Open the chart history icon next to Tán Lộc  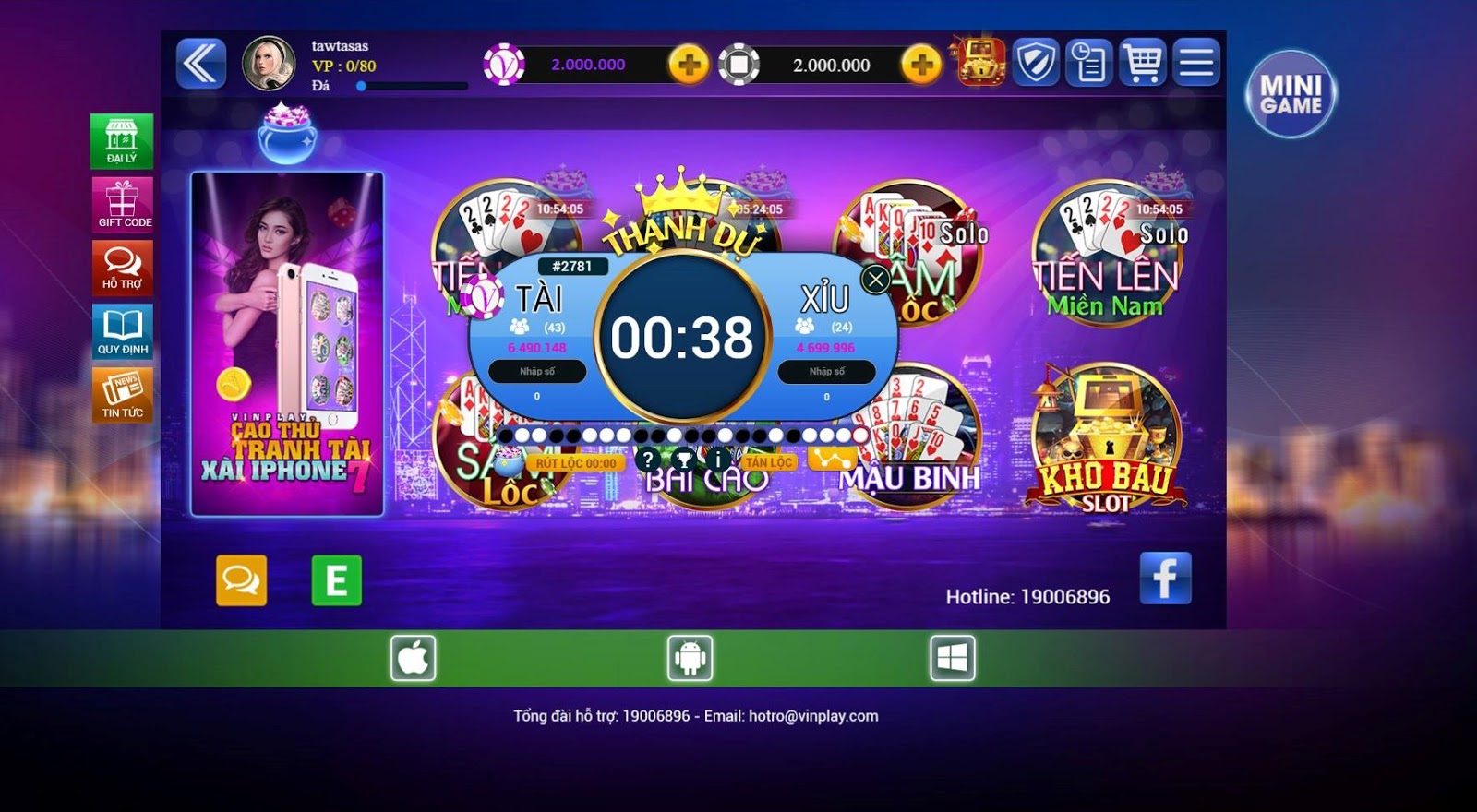(834, 457)
